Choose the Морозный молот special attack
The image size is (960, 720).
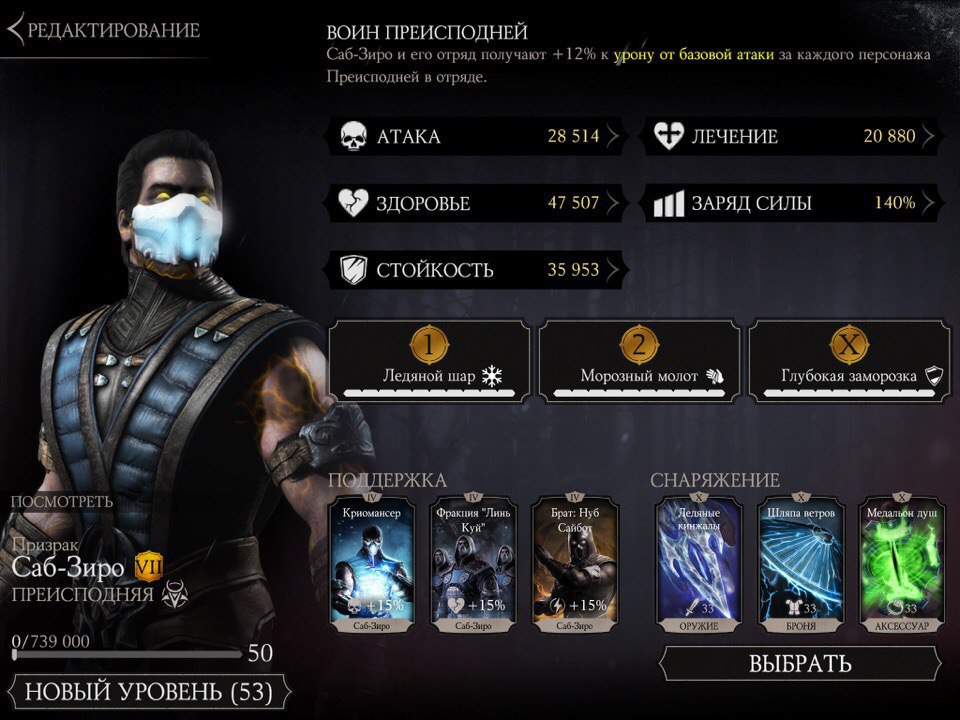[639, 361]
